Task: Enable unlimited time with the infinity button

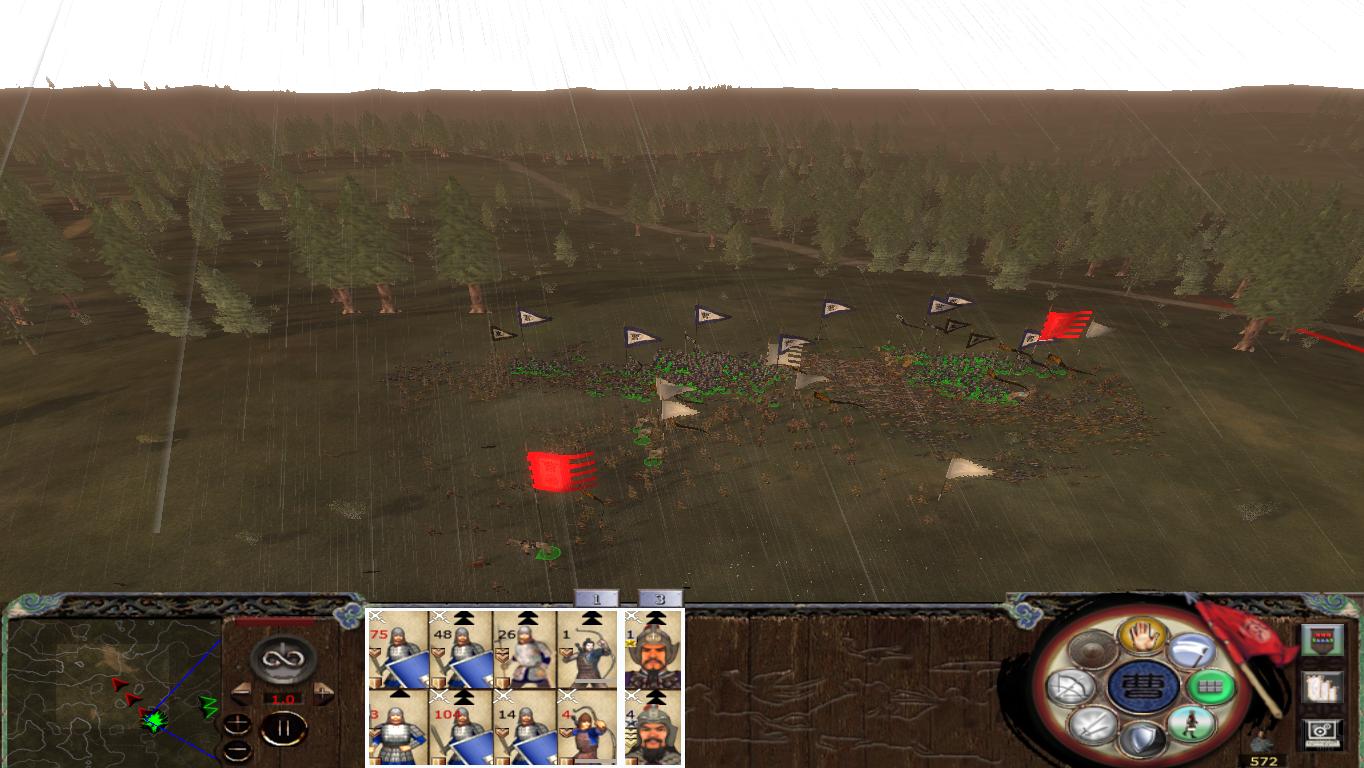Action: click(x=281, y=660)
